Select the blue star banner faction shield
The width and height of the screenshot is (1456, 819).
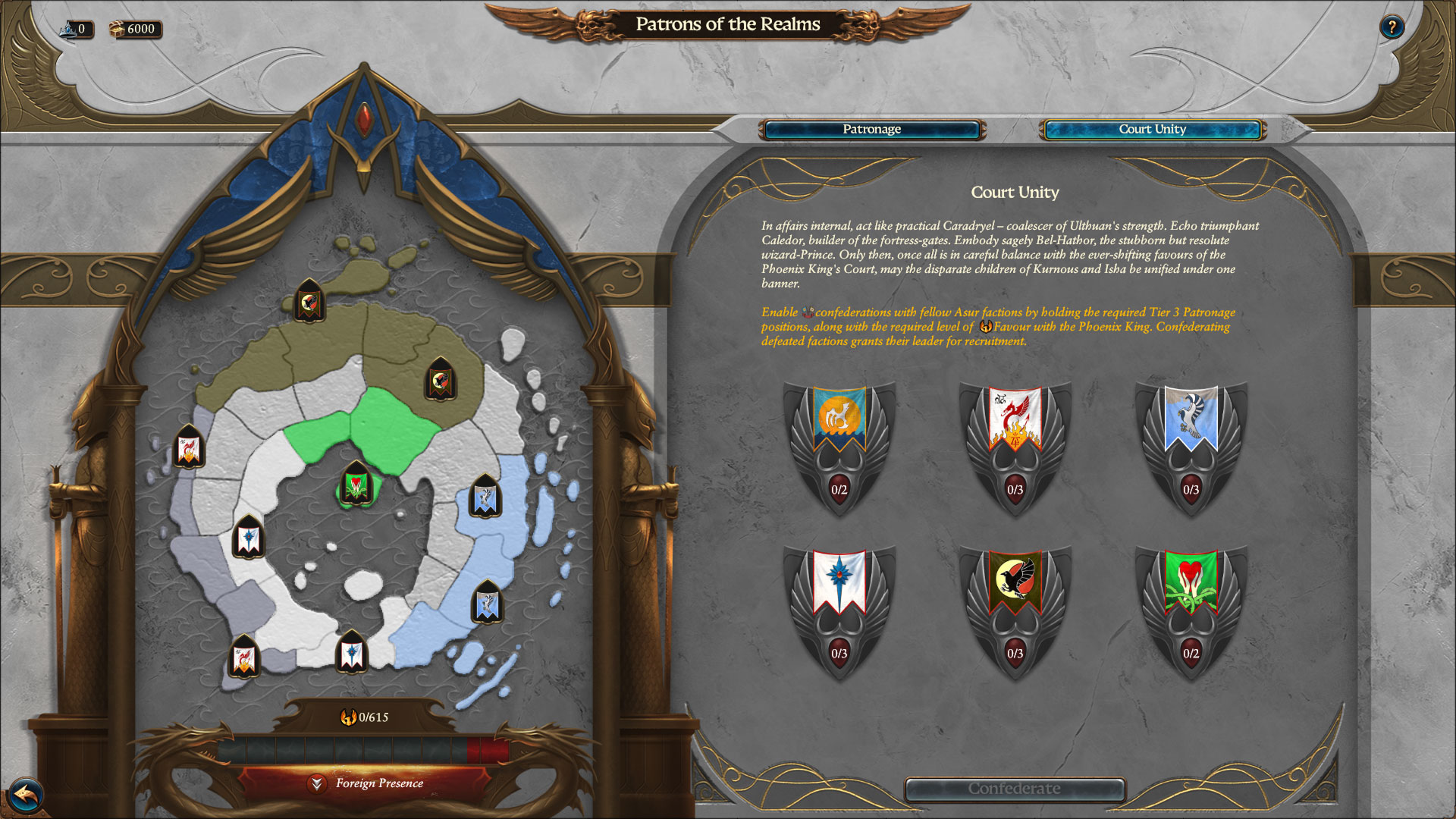pyautogui.click(x=839, y=611)
